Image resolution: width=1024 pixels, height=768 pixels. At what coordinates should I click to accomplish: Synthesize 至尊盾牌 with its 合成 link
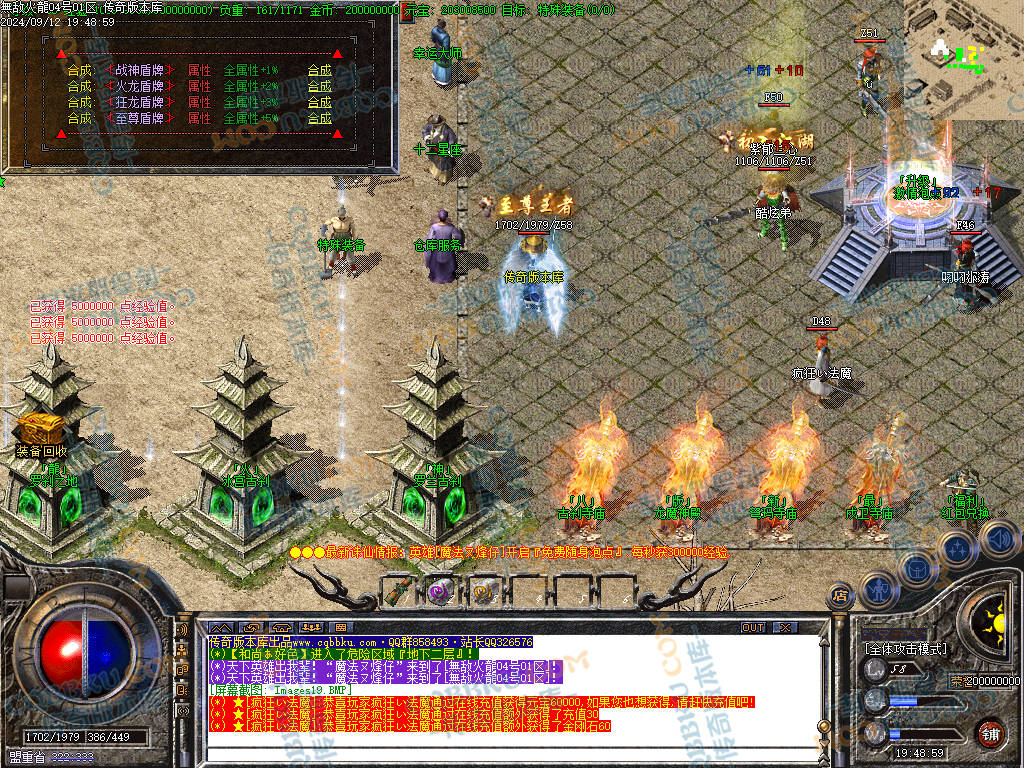coord(319,118)
